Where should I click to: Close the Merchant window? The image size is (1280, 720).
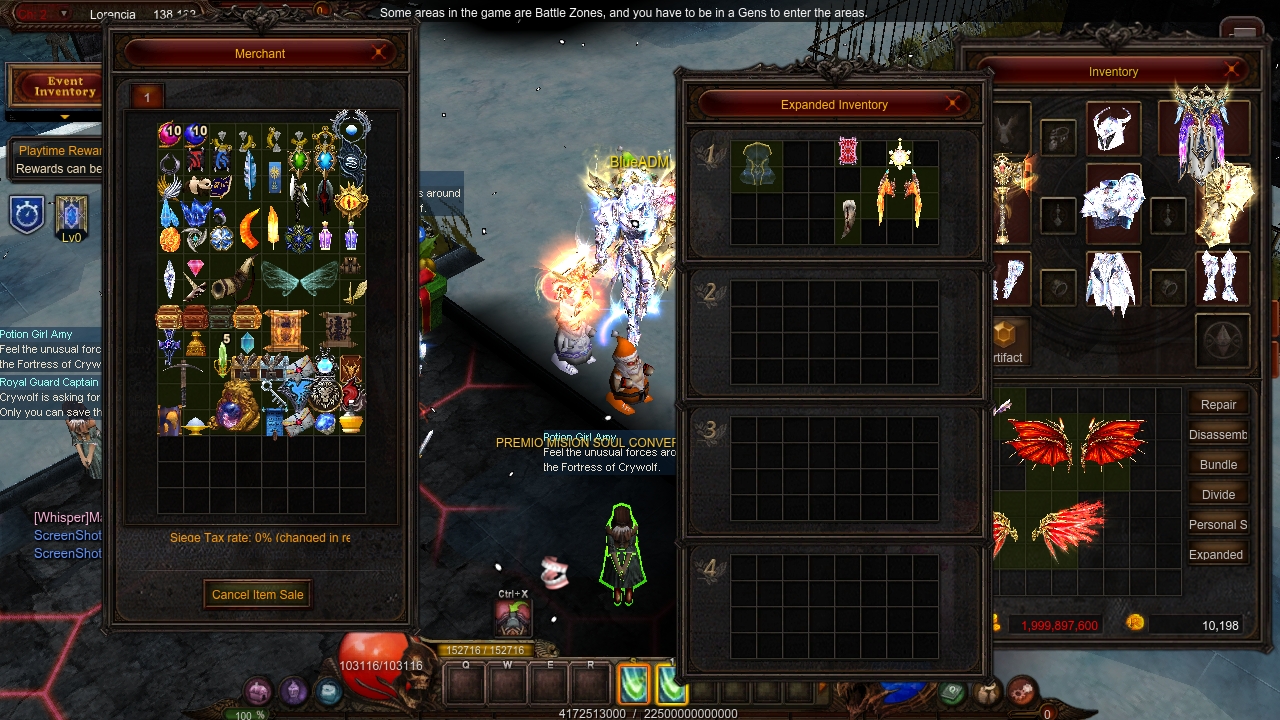pos(380,53)
